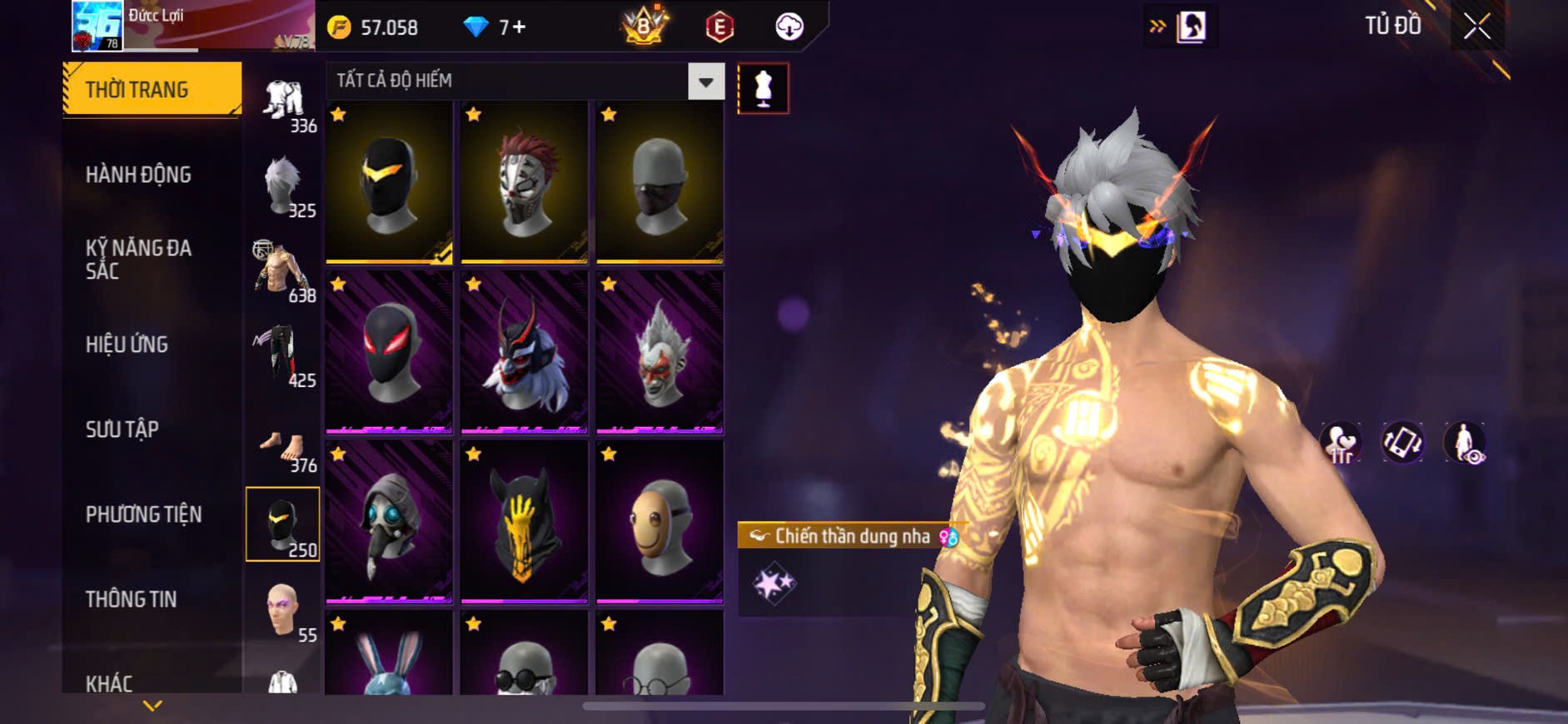Show the THÔNG TIN section
This screenshot has height=724, width=1568.
132,599
